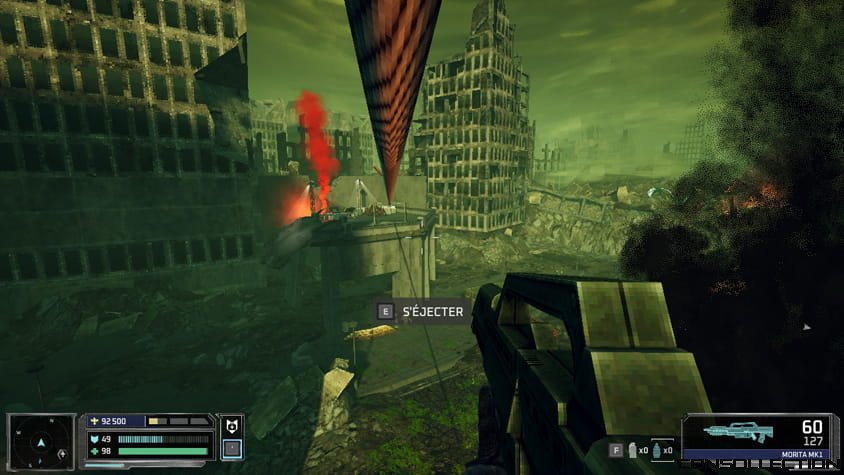The height and width of the screenshot is (475, 844).
Task: Select the Morita MK1 rifle icon
Action: click(738, 432)
